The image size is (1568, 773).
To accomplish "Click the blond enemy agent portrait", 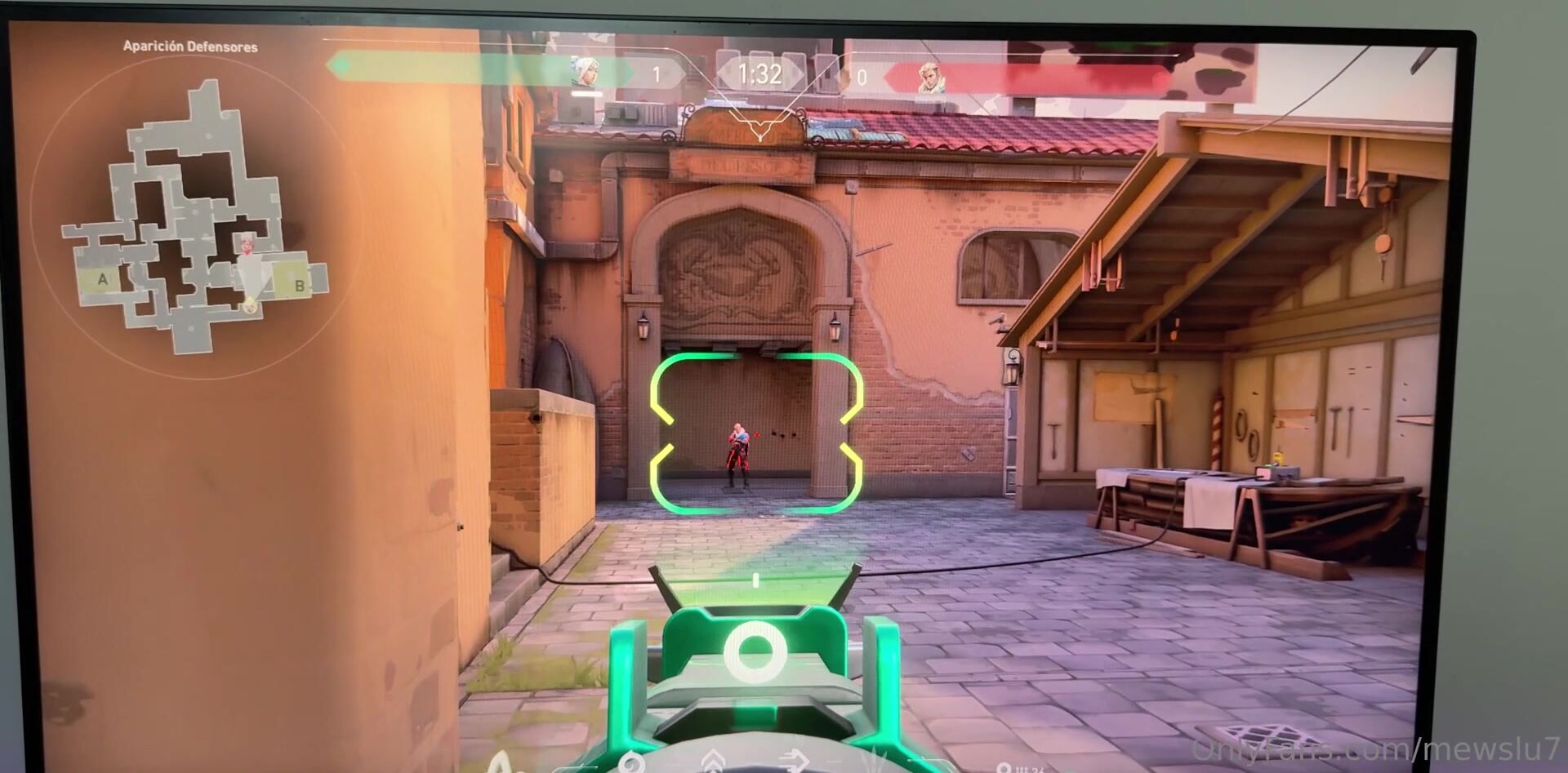I will click(929, 78).
